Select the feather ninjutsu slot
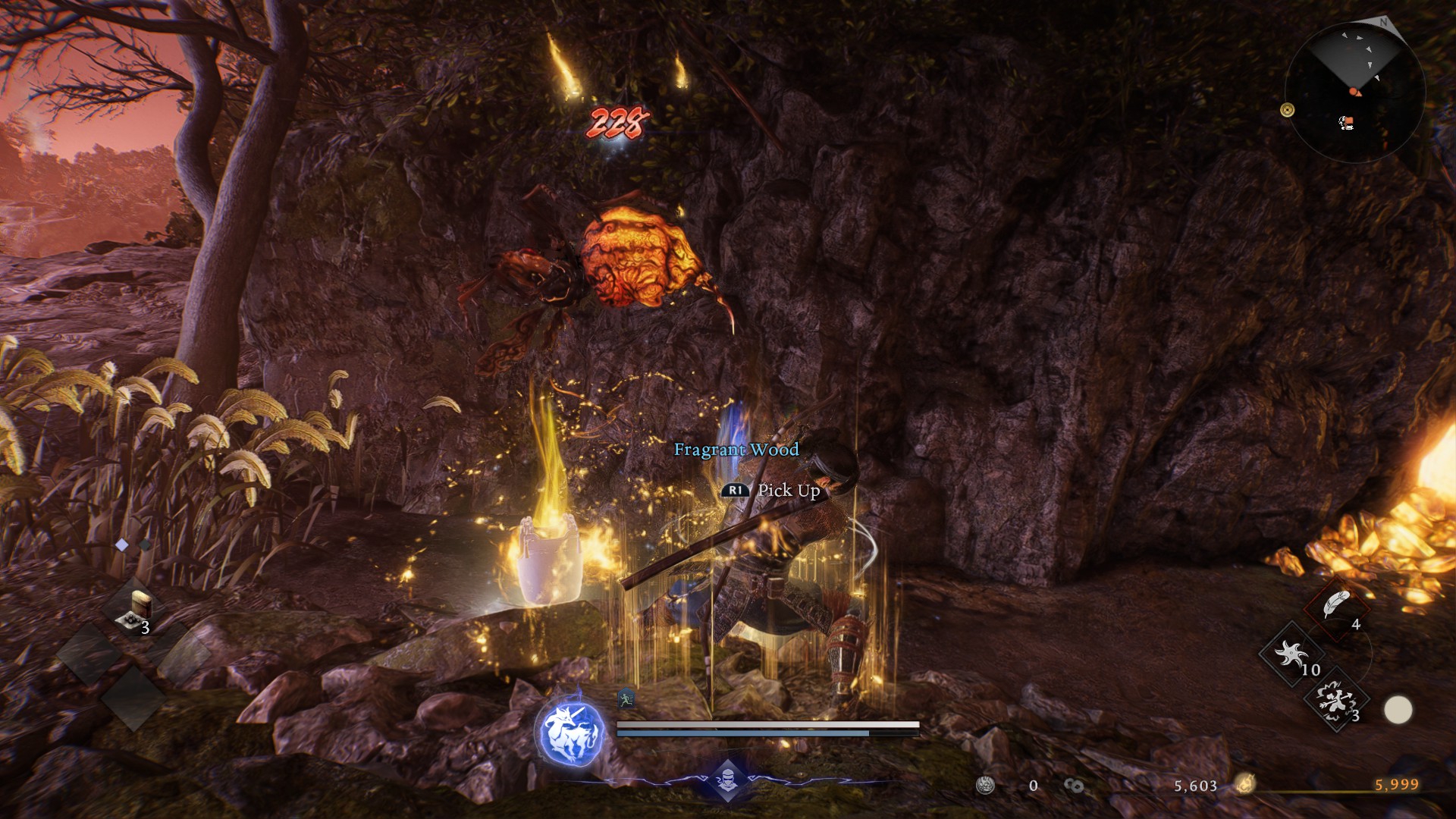Screen dimensions: 1456x819 1335,605
